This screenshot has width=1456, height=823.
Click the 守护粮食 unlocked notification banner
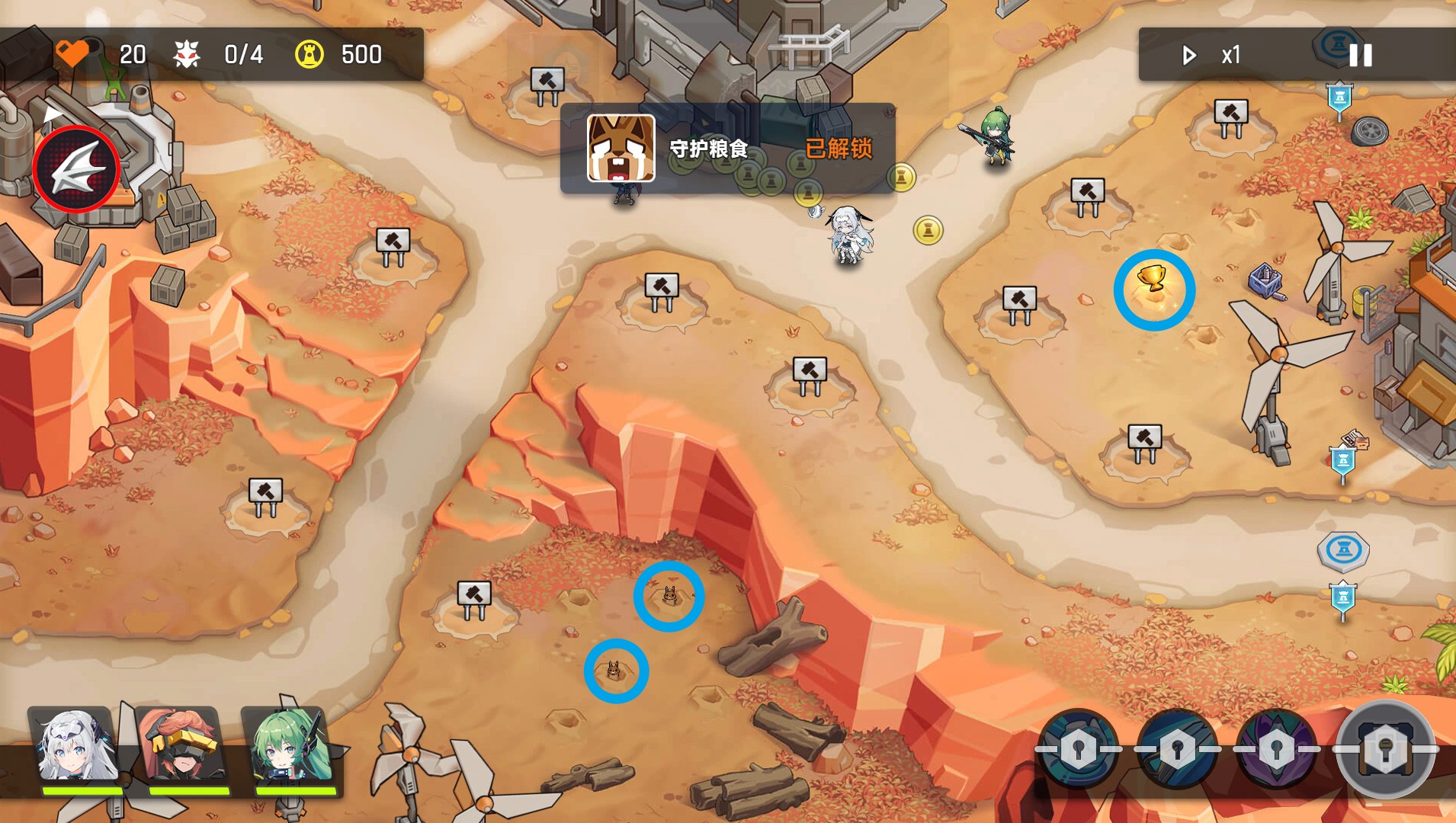point(728,149)
